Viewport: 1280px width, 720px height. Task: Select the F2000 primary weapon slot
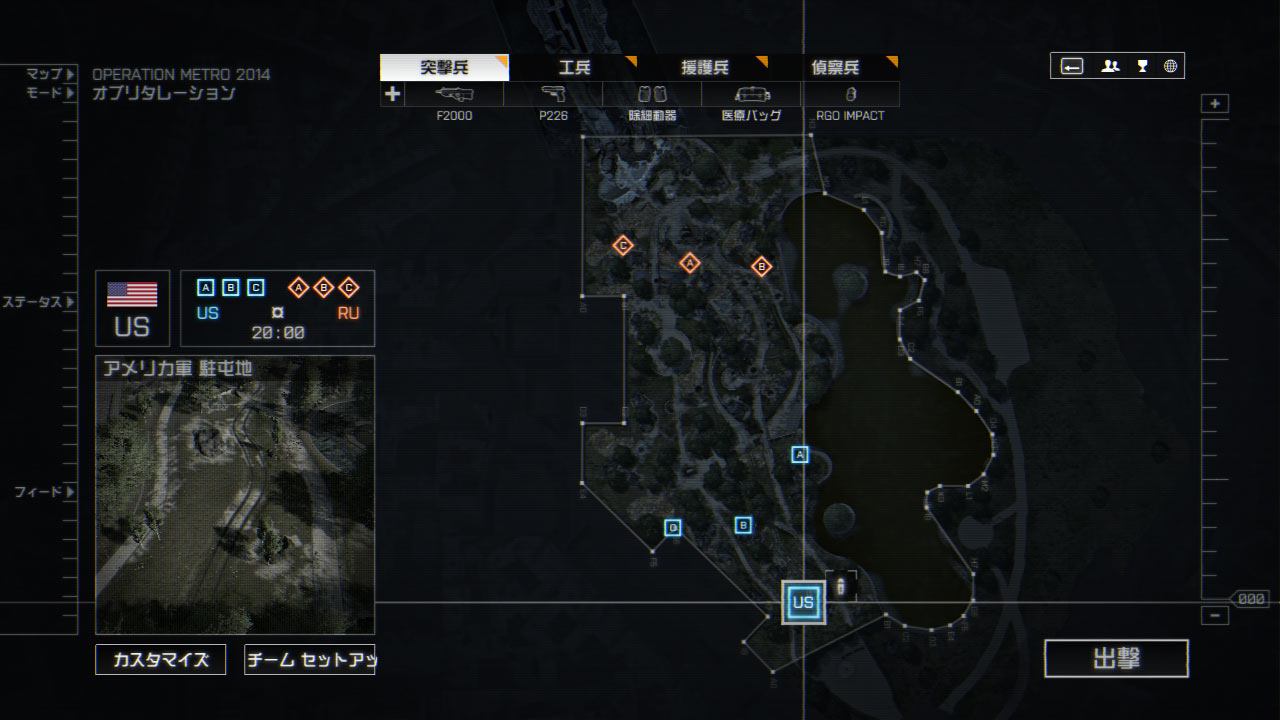pos(454,95)
